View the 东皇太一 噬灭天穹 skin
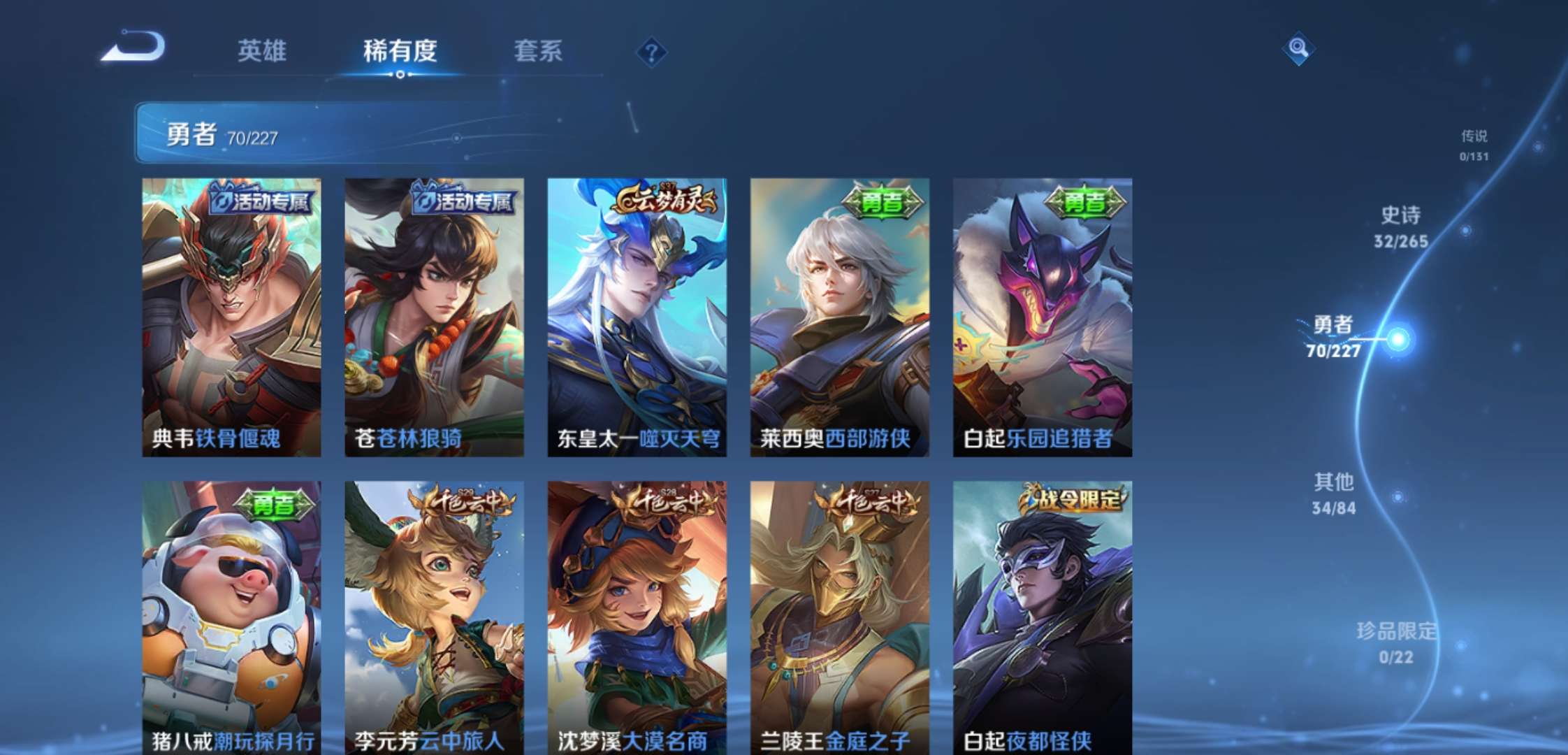Screen dimensions: 1568x755 pyautogui.click(x=637, y=317)
